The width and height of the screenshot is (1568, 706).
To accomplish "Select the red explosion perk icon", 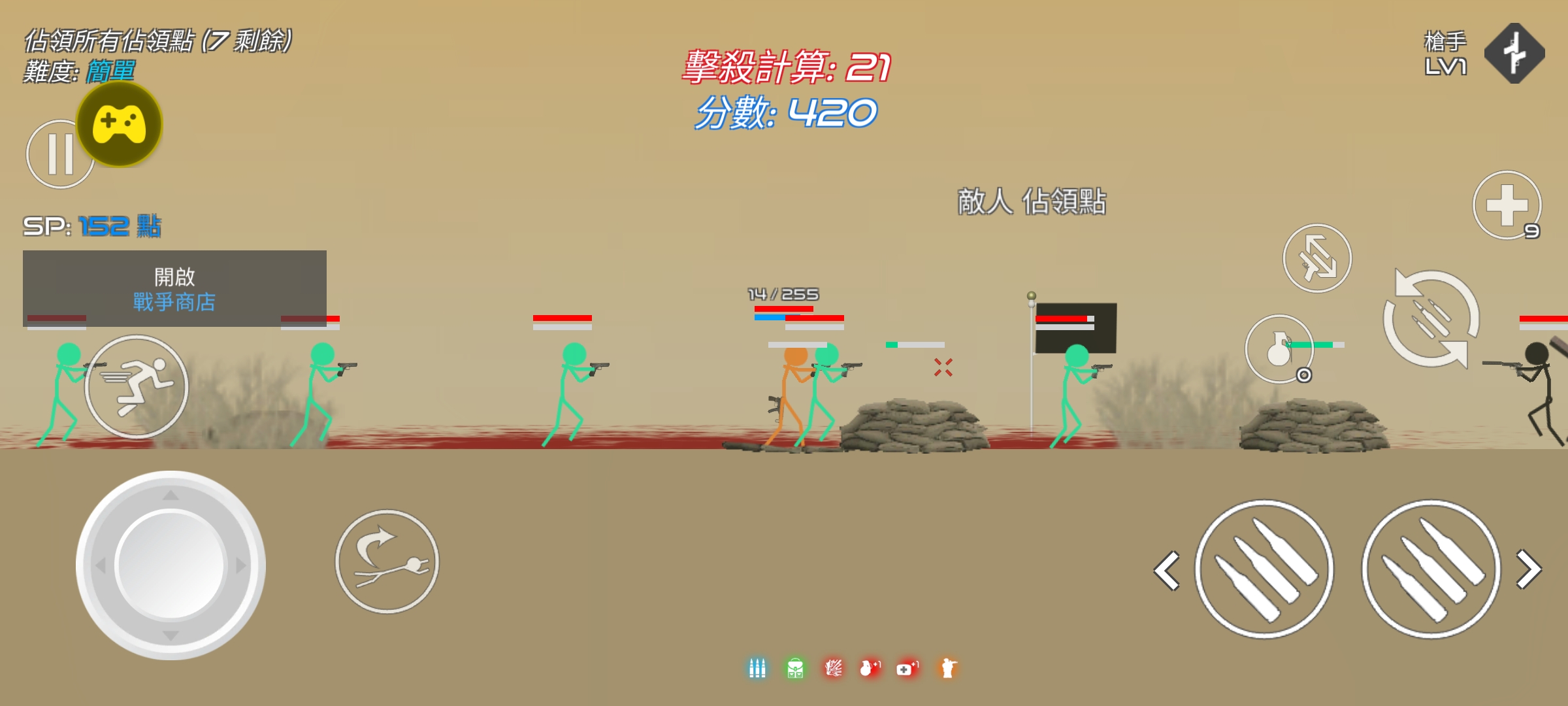I will pyautogui.click(x=833, y=668).
